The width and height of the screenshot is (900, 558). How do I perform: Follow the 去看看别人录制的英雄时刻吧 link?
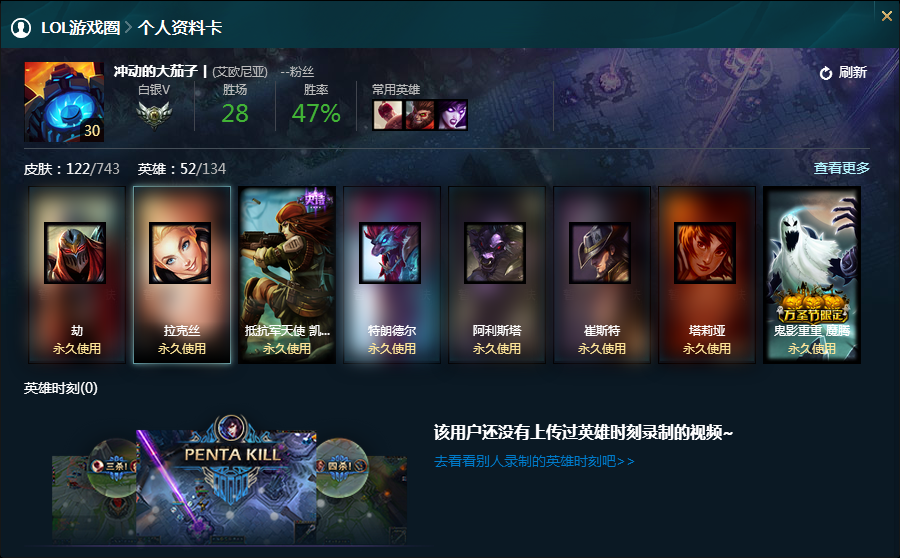pyautogui.click(x=534, y=462)
